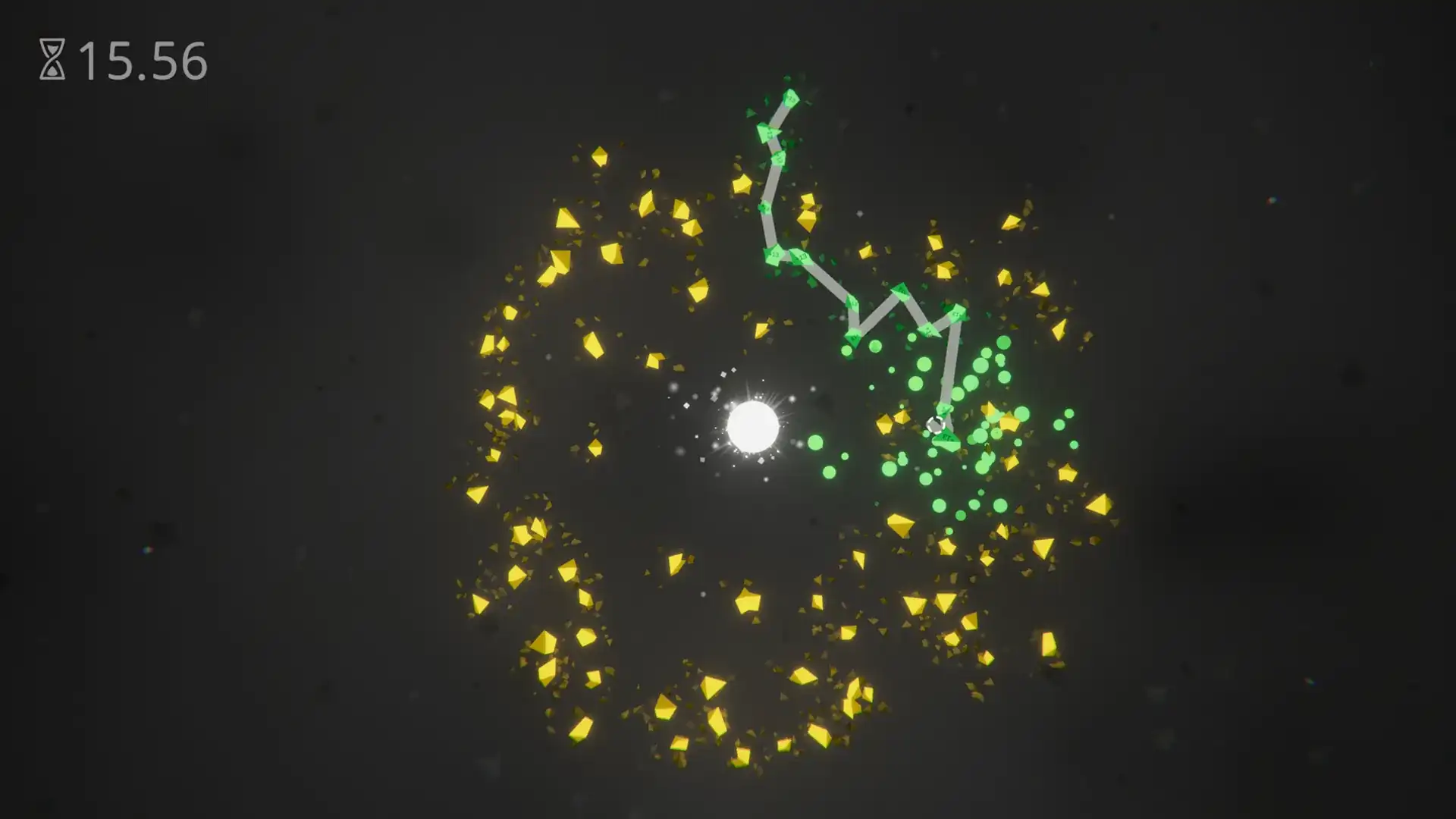The height and width of the screenshot is (819, 1456).
Task: Select the small white diamond node on the chain
Action: click(x=936, y=425)
